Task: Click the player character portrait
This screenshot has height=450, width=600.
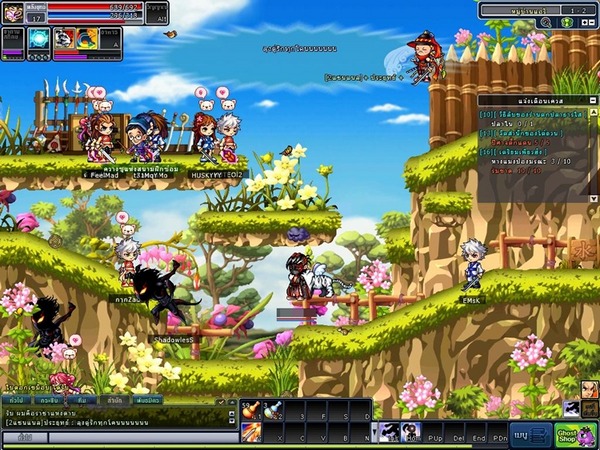Action: coord(13,12)
